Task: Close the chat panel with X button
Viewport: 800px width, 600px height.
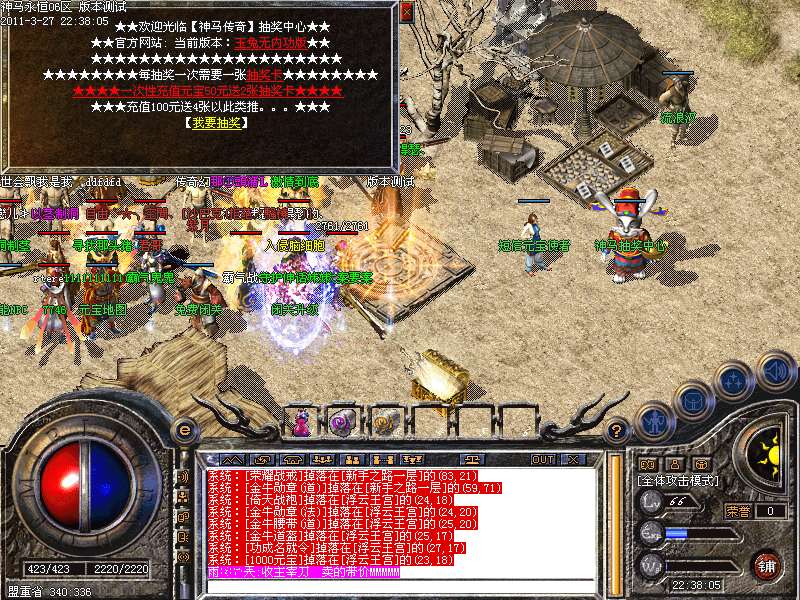Action: coord(573,460)
